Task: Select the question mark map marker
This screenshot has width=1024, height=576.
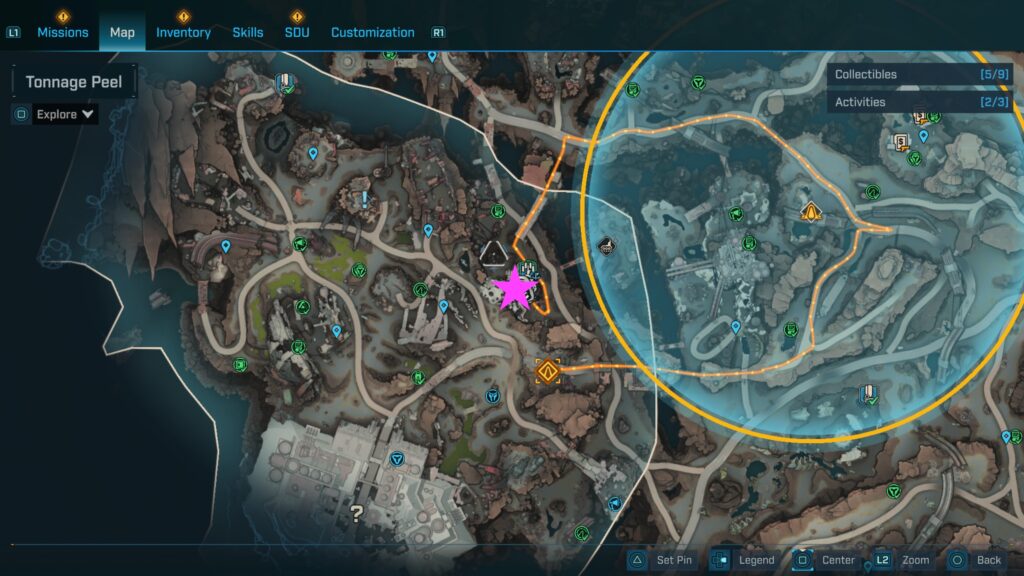Action: [356, 514]
